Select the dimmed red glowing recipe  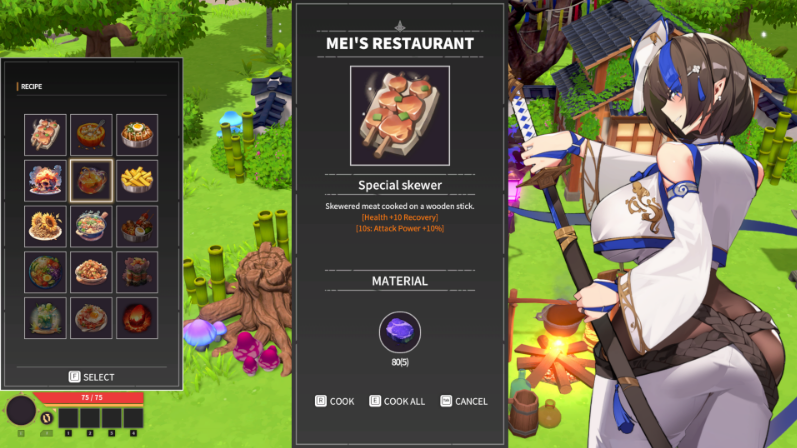coord(138,317)
